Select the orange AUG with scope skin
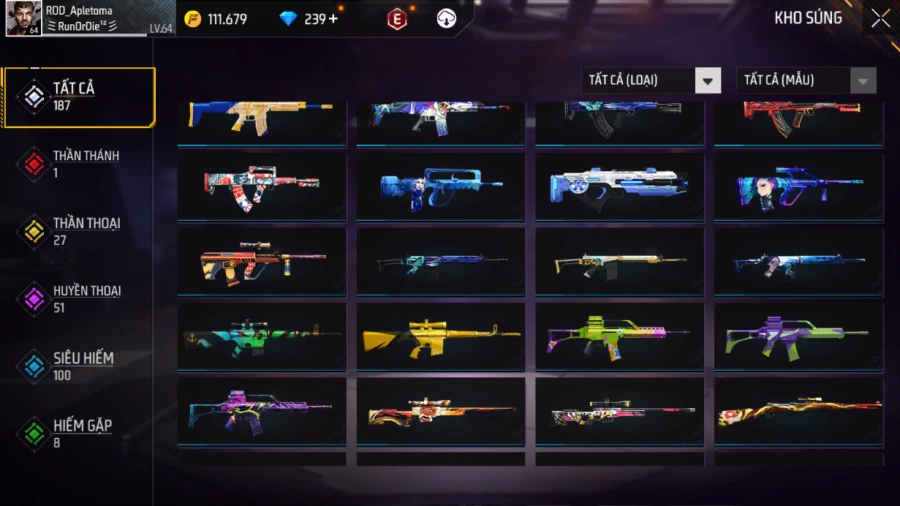Viewport: 900px width, 506px height. [x=261, y=262]
